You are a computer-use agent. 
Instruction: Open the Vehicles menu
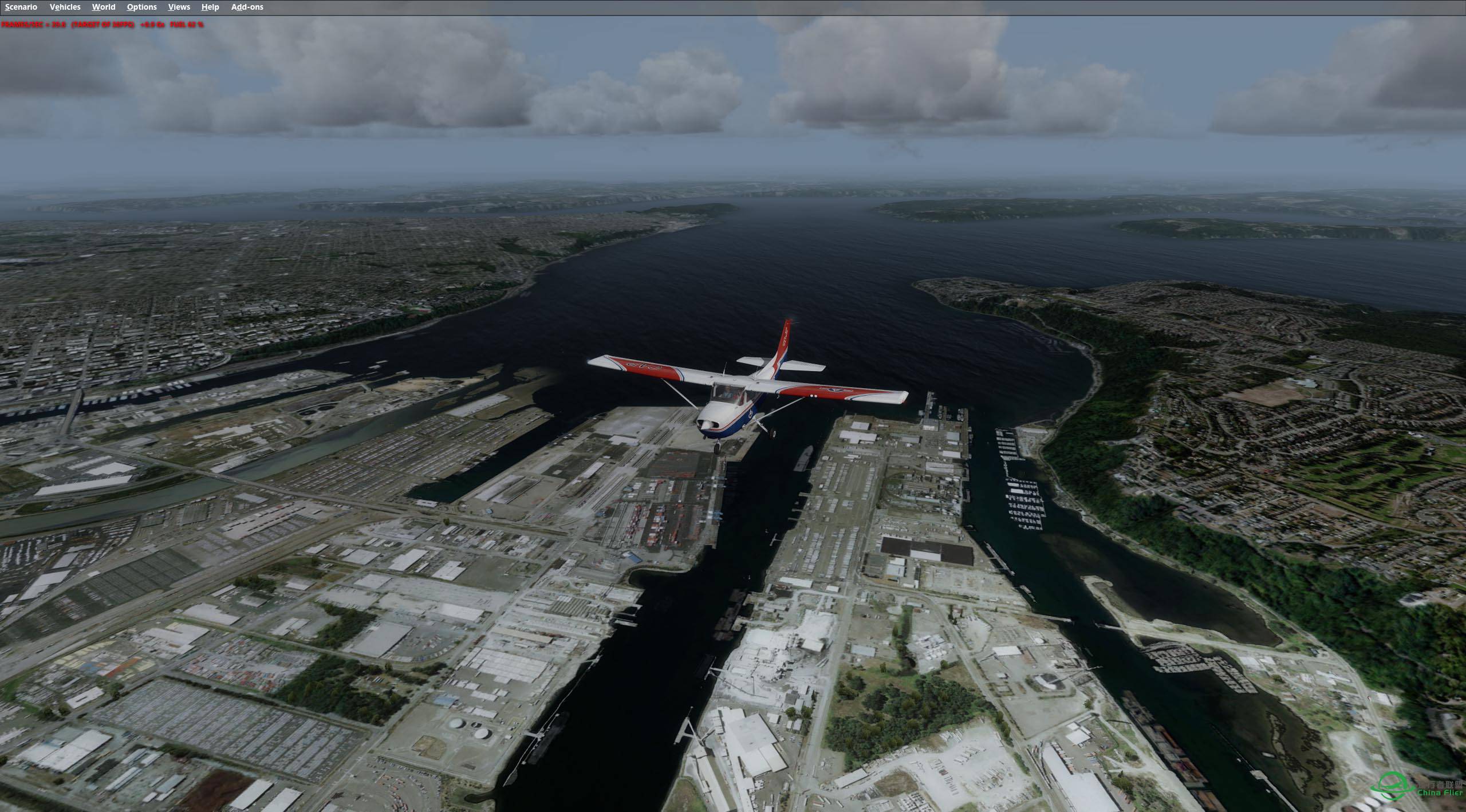65,7
